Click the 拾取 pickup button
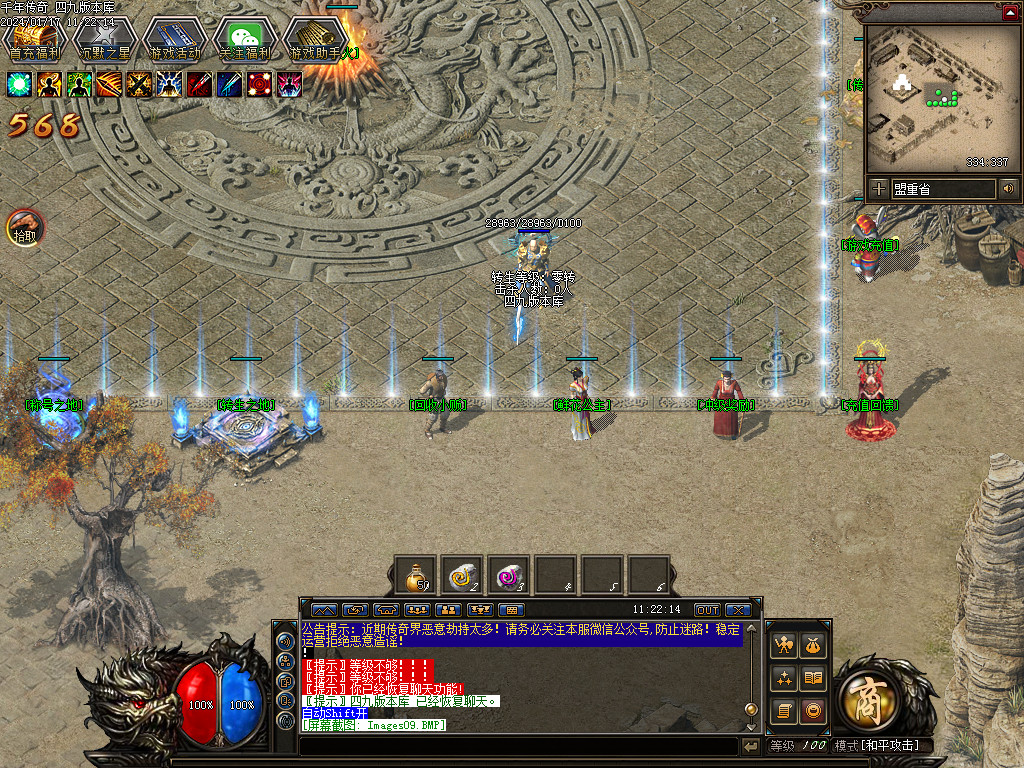 (x=25, y=228)
